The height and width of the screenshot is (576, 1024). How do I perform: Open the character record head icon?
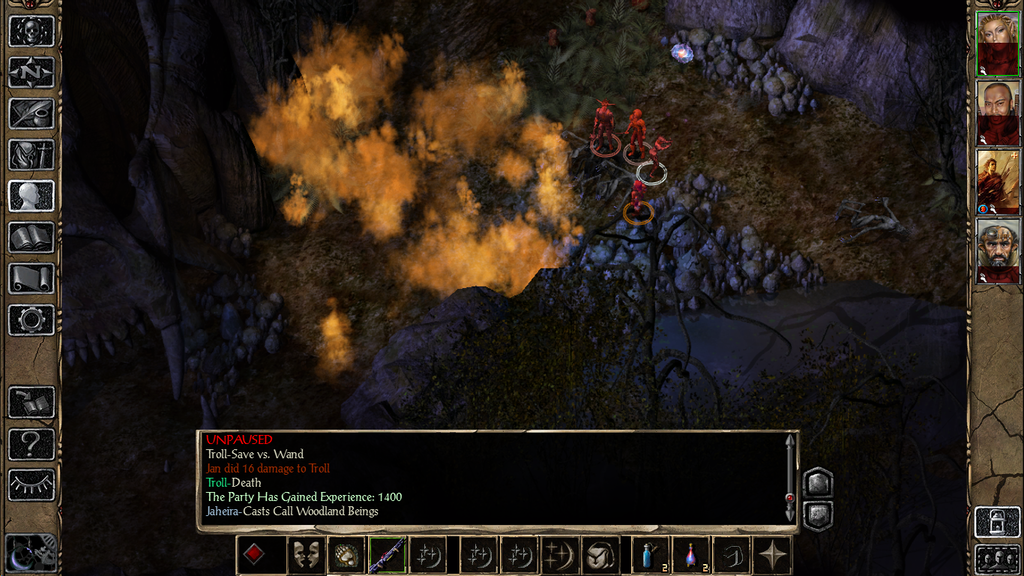[x=31, y=196]
